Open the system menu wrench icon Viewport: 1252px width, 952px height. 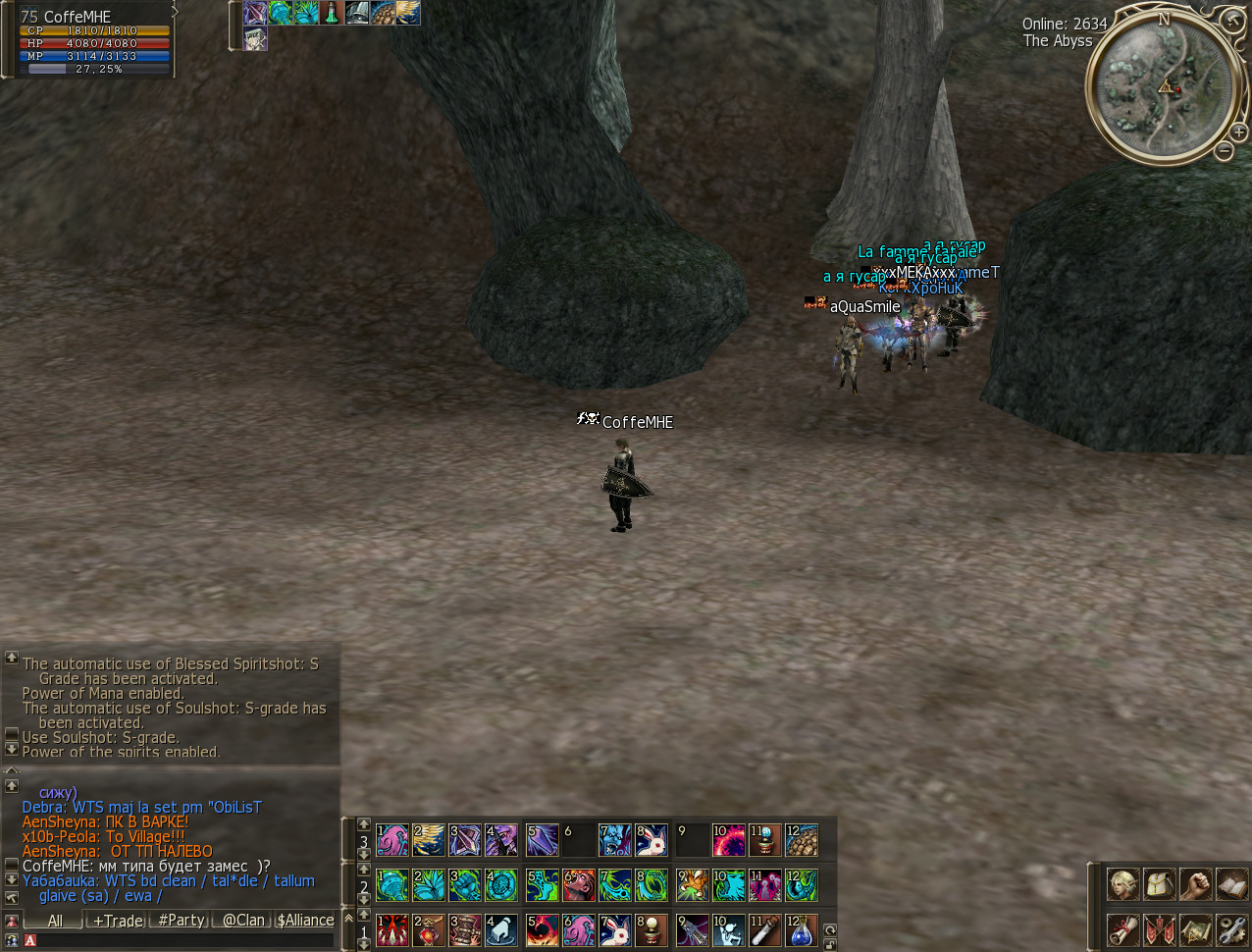[x=1230, y=928]
